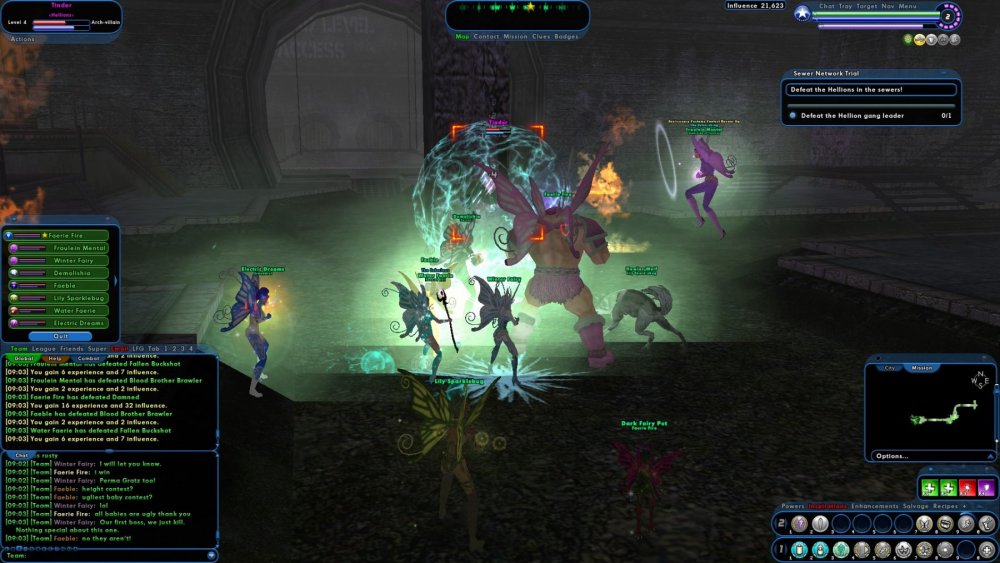Viewport: 1000px width, 563px height.
Task: Target teammate Lily Sparklebug in team list
Action: click(82, 298)
